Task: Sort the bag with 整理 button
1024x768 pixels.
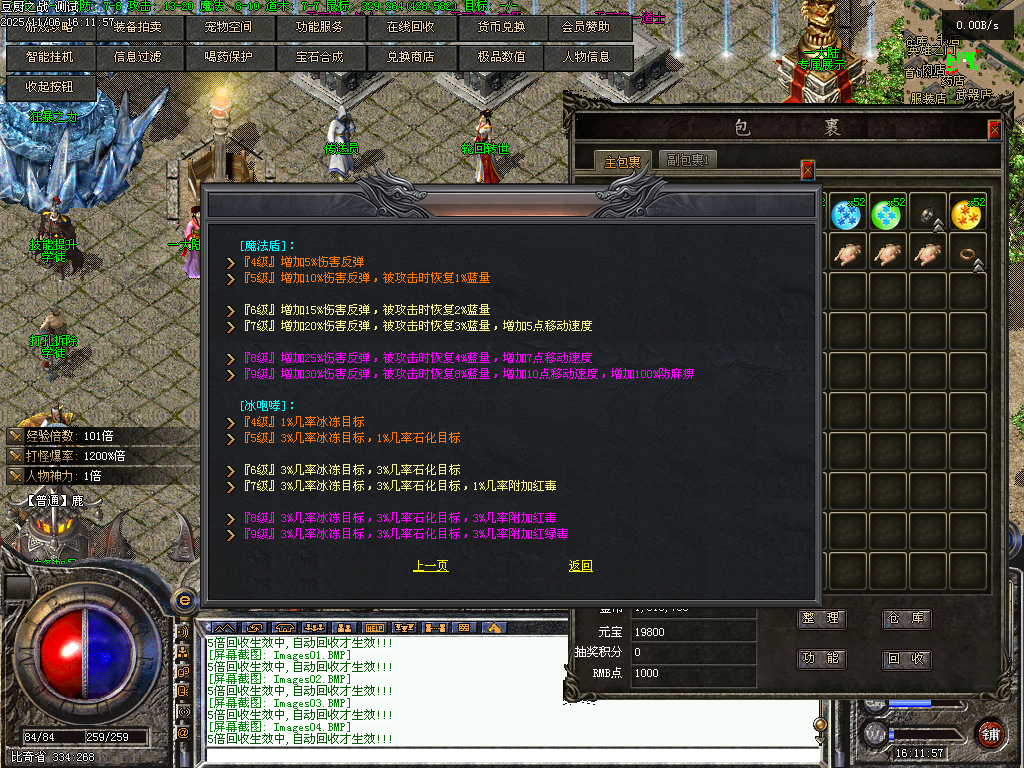Action: click(821, 619)
